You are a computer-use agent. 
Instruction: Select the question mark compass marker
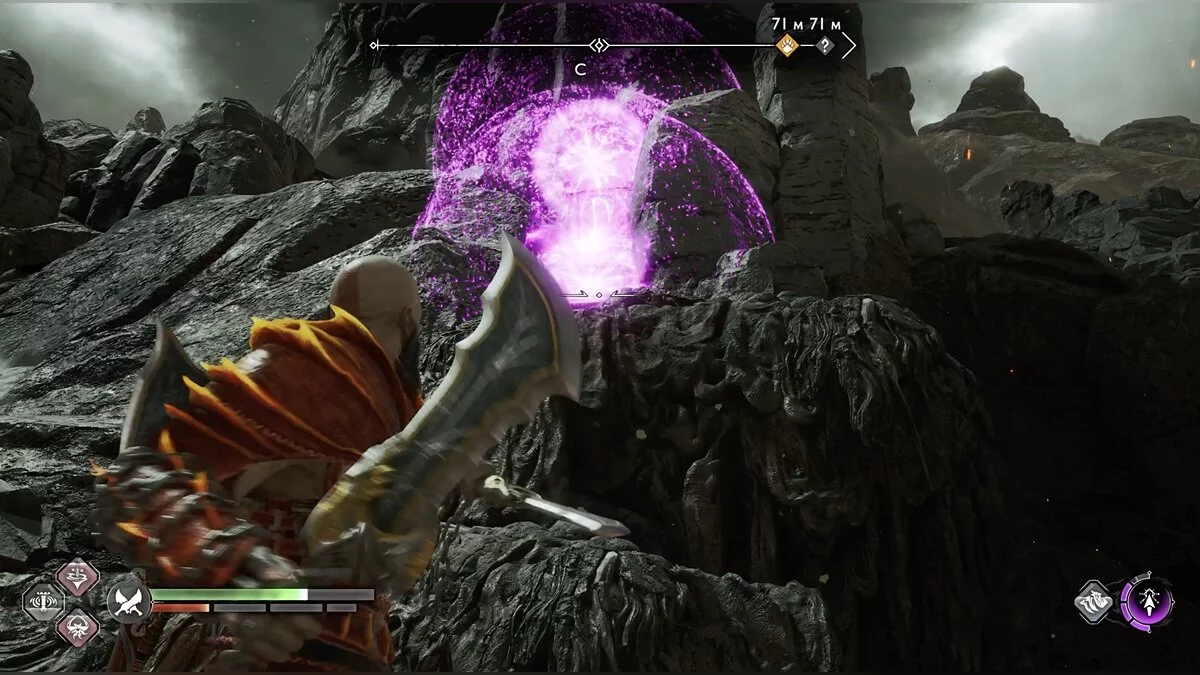pos(824,45)
